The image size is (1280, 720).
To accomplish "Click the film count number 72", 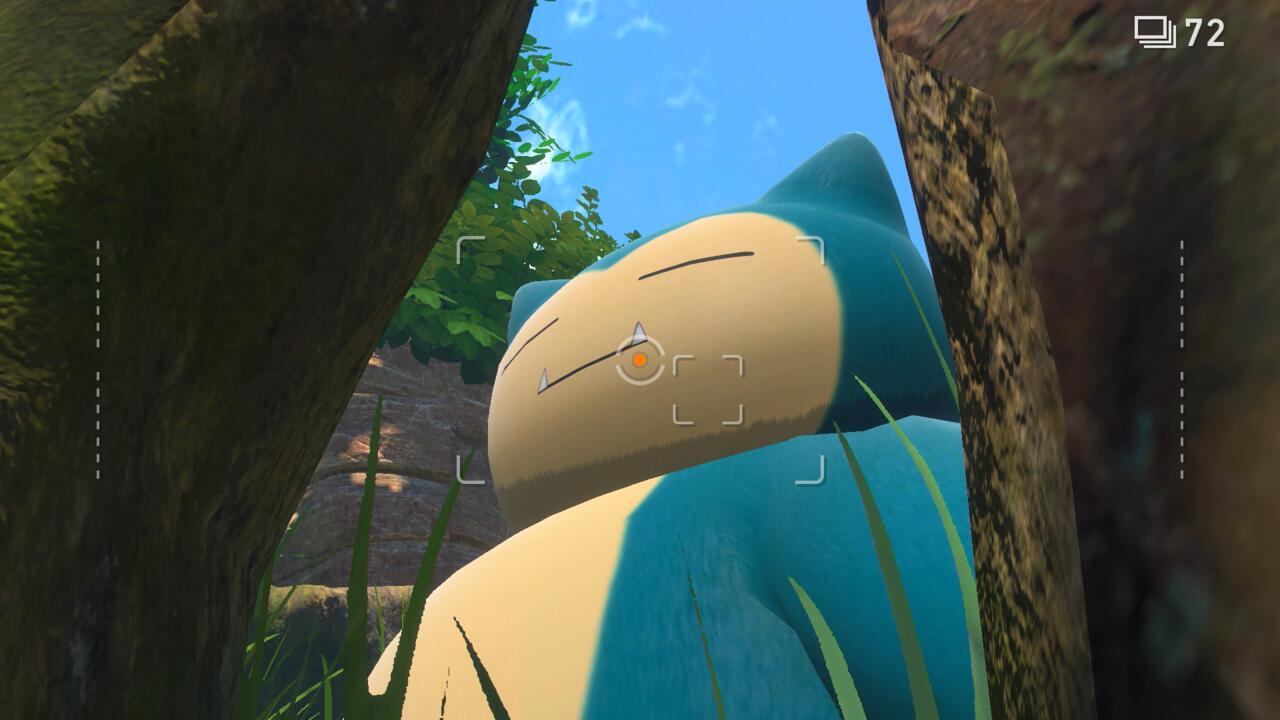I will click(1205, 33).
